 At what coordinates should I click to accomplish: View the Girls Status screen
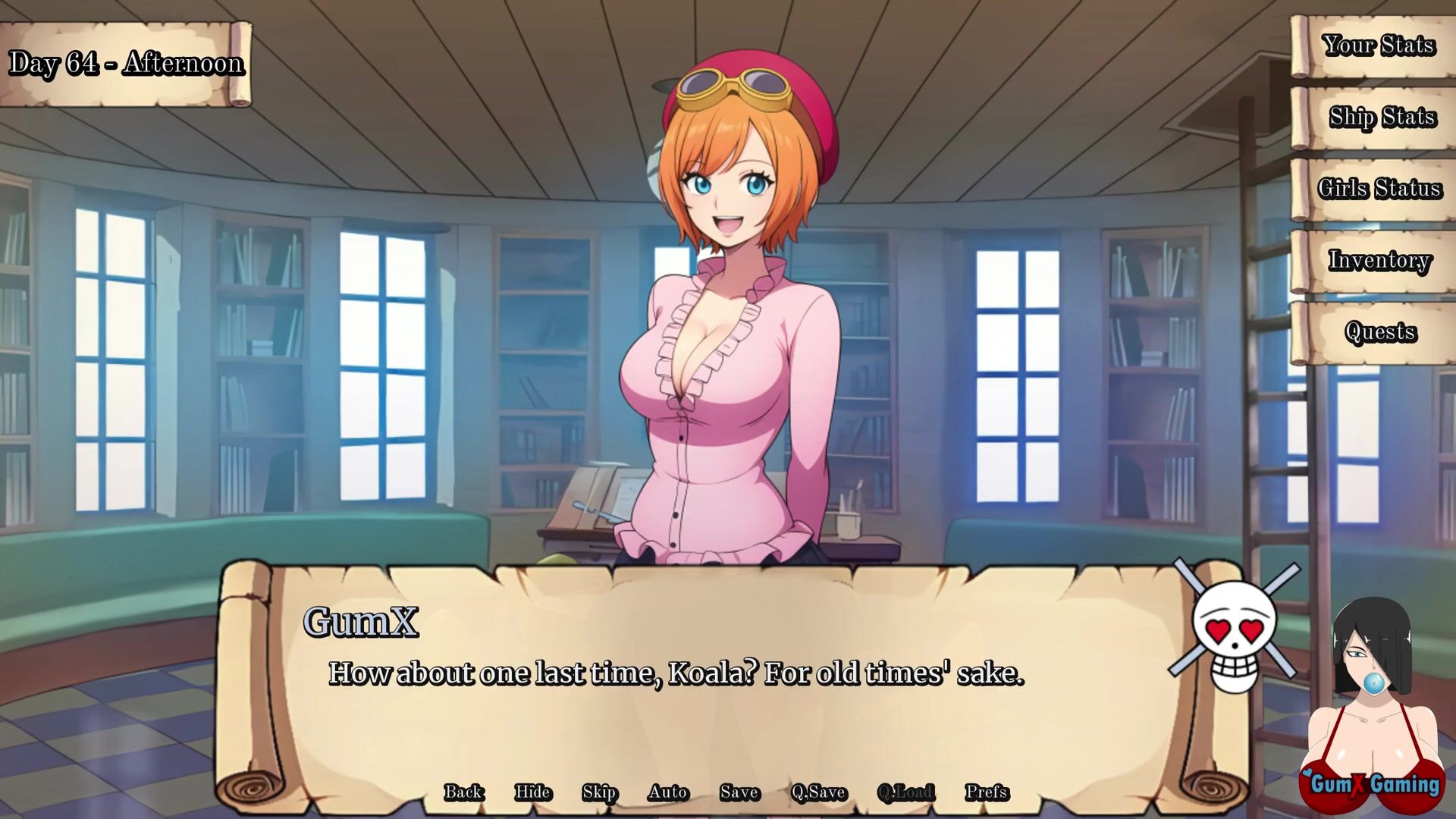point(1379,189)
